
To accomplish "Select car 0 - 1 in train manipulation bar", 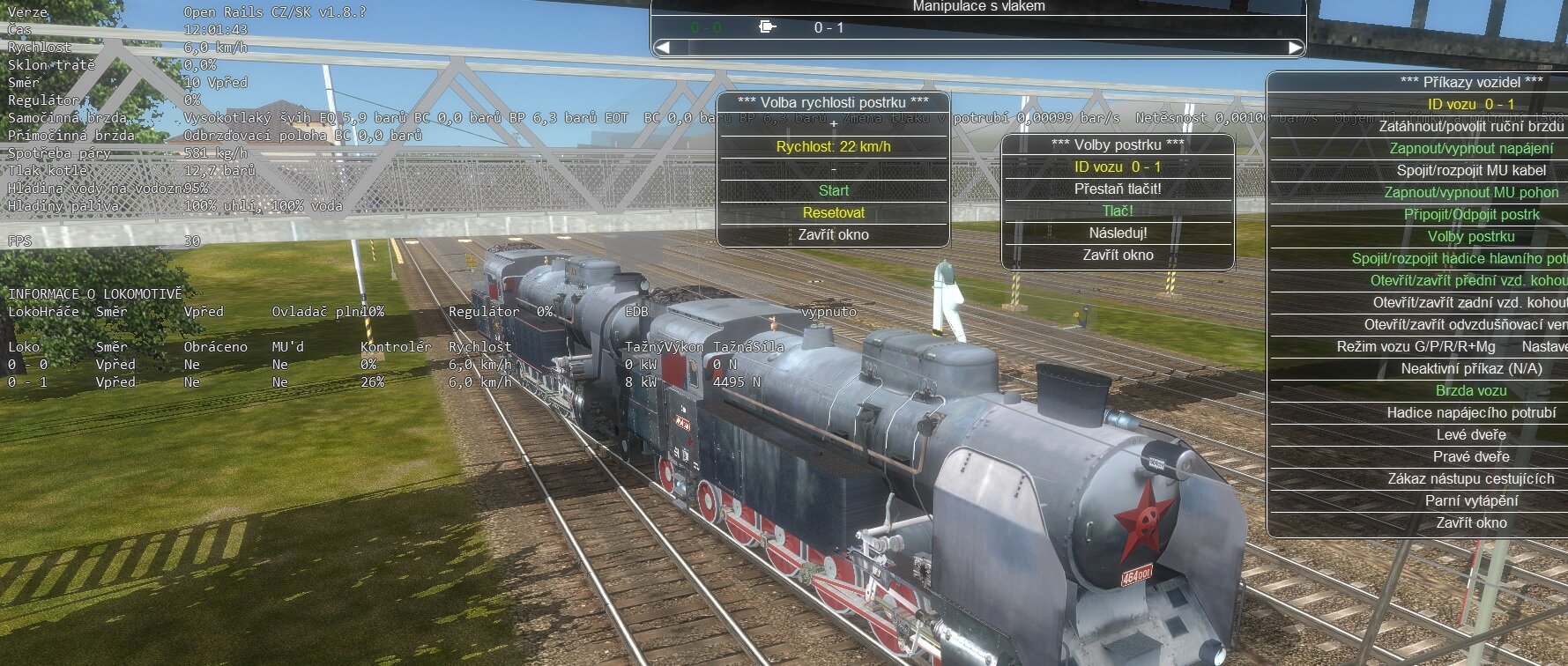I will click(x=828, y=27).
